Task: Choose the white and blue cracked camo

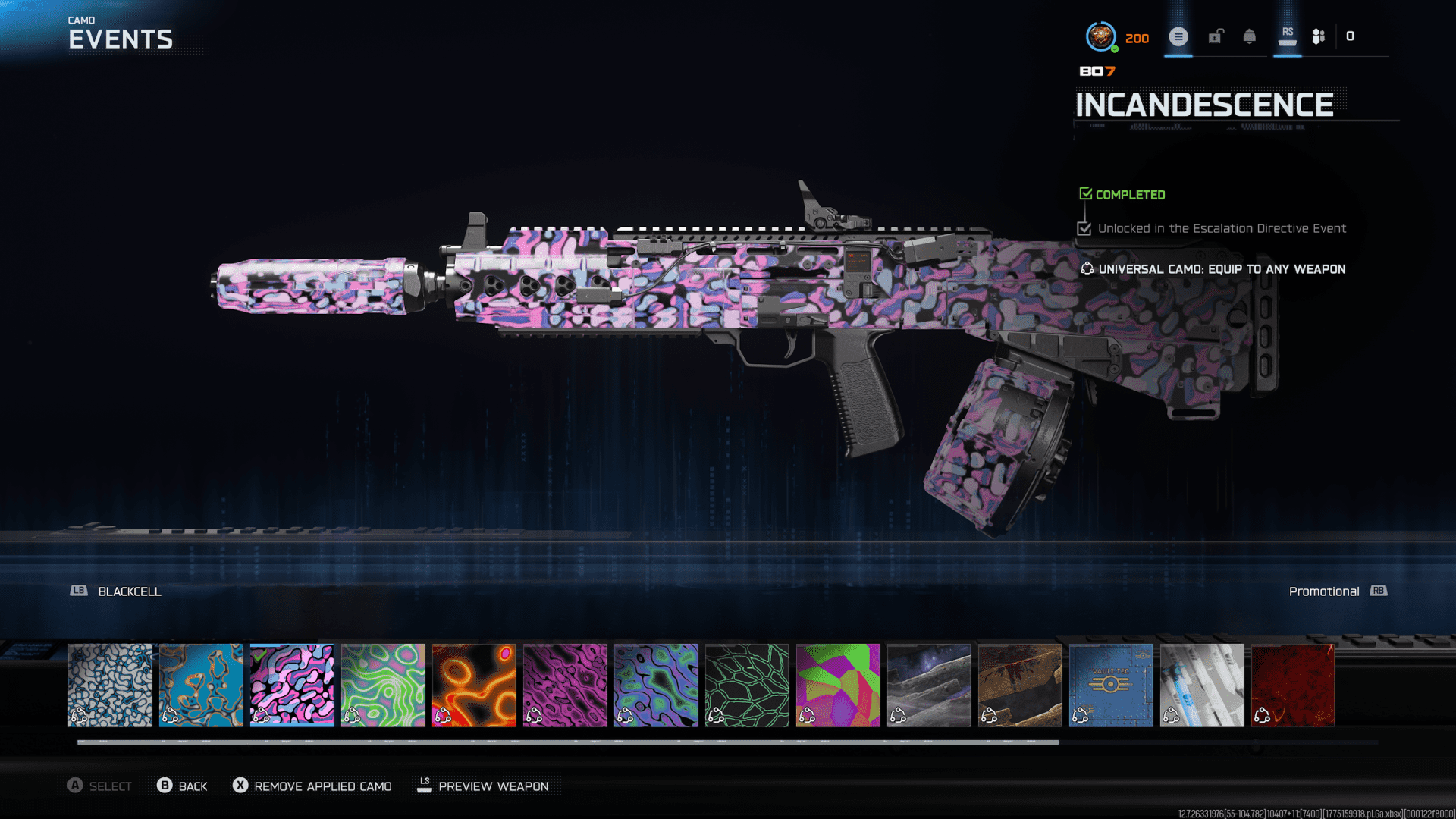Action: (110, 686)
